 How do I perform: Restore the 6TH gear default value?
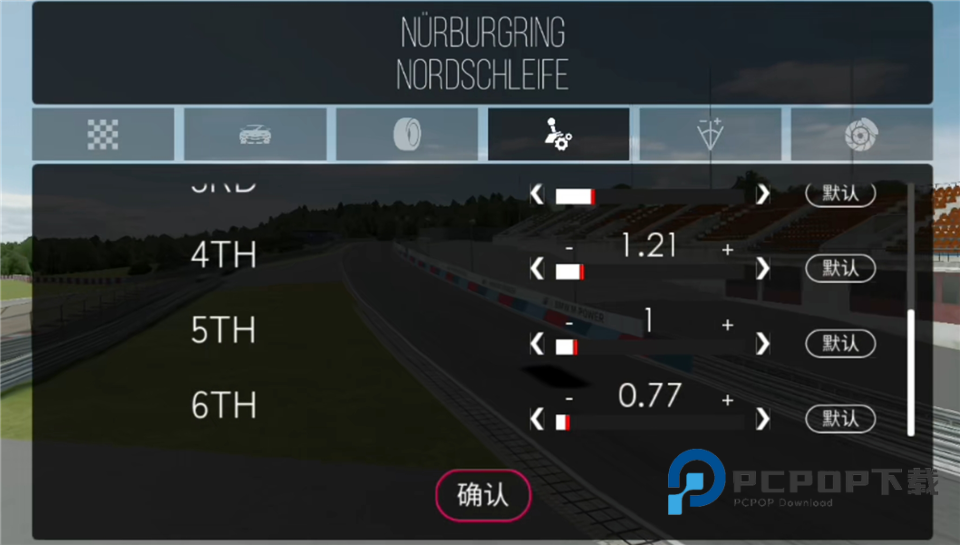[840, 418]
